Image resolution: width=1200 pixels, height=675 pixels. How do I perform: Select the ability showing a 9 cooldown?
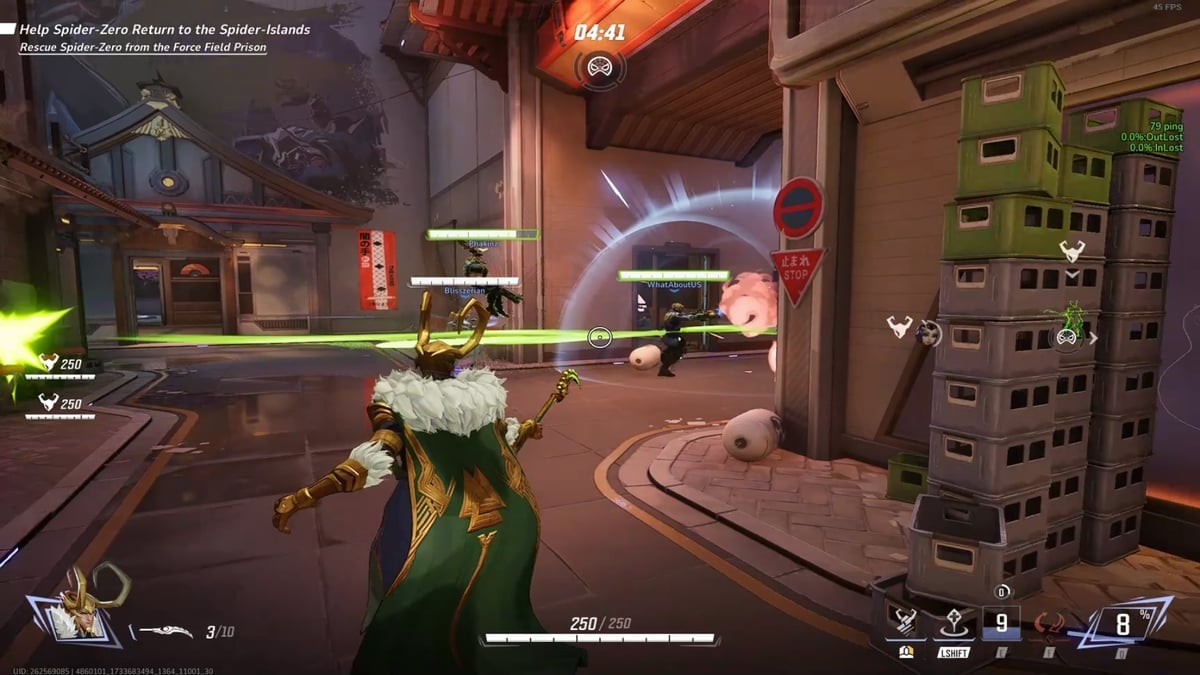pos(1000,624)
